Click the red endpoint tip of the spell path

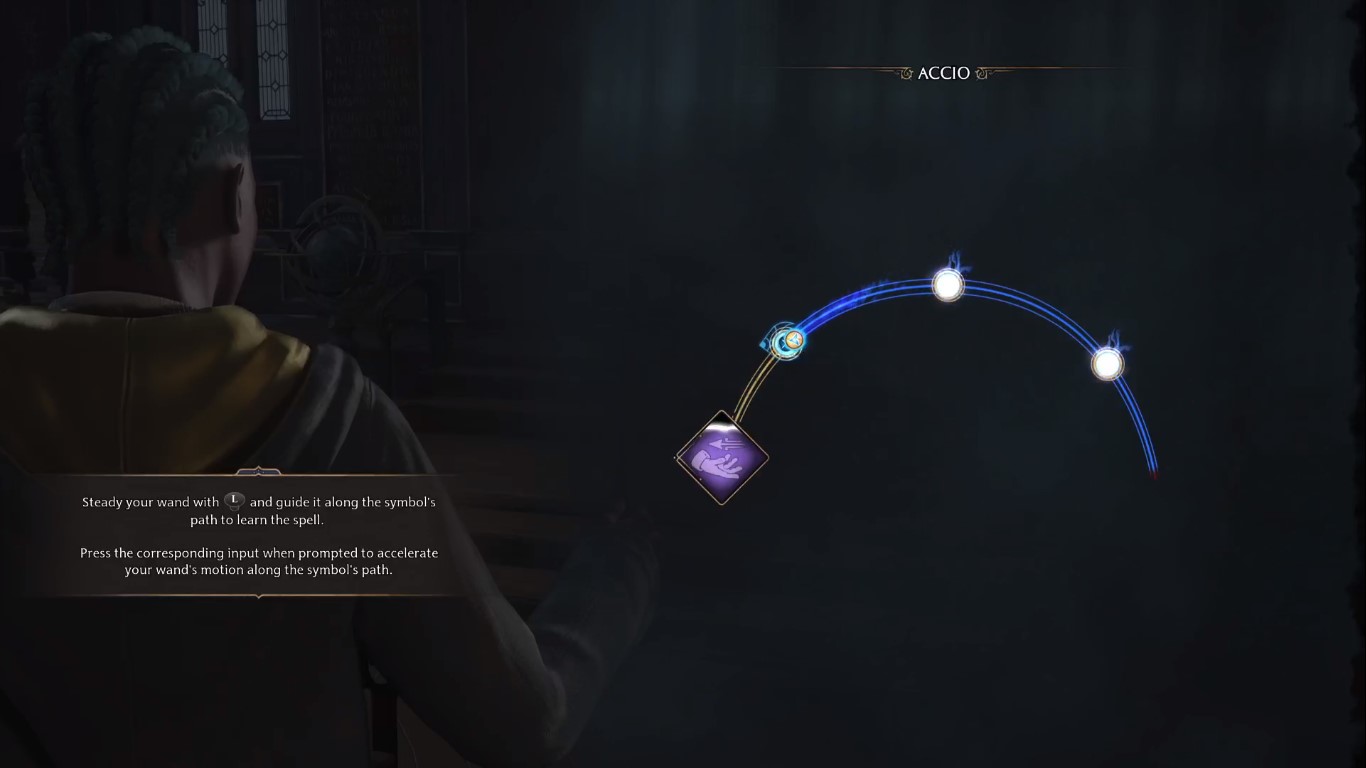(1157, 473)
